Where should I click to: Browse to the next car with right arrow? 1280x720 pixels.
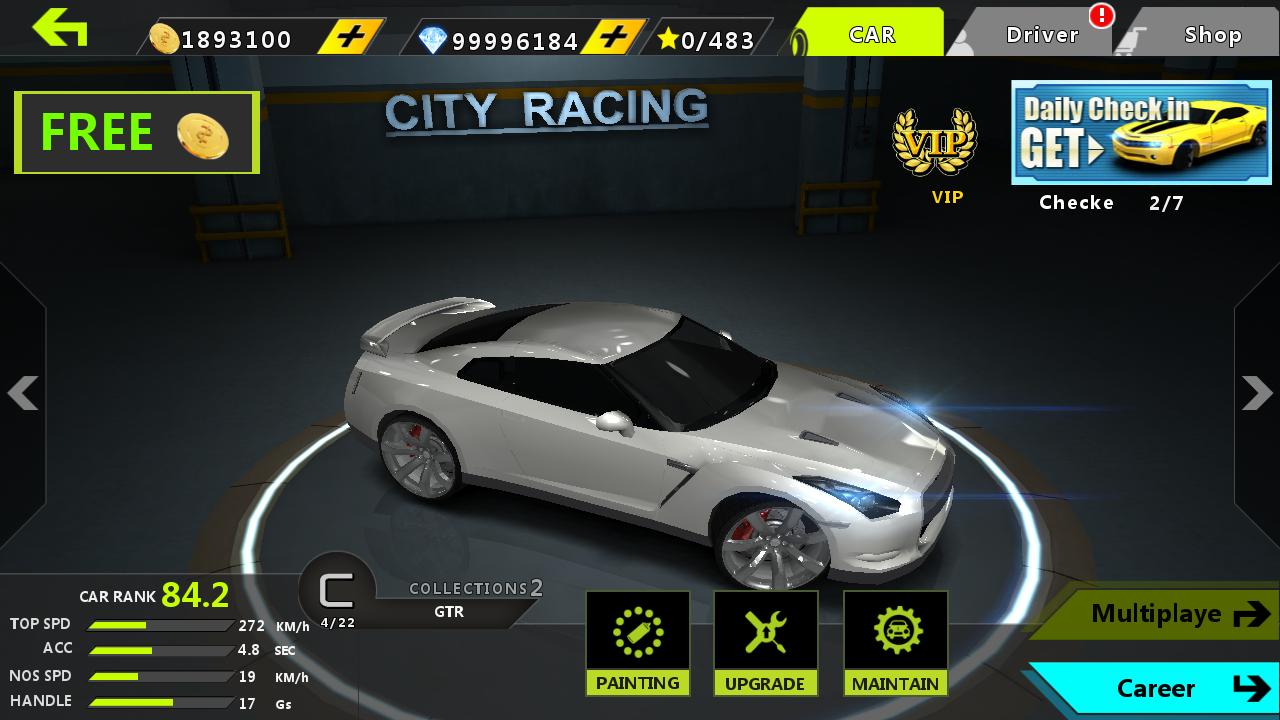tap(1257, 393)
